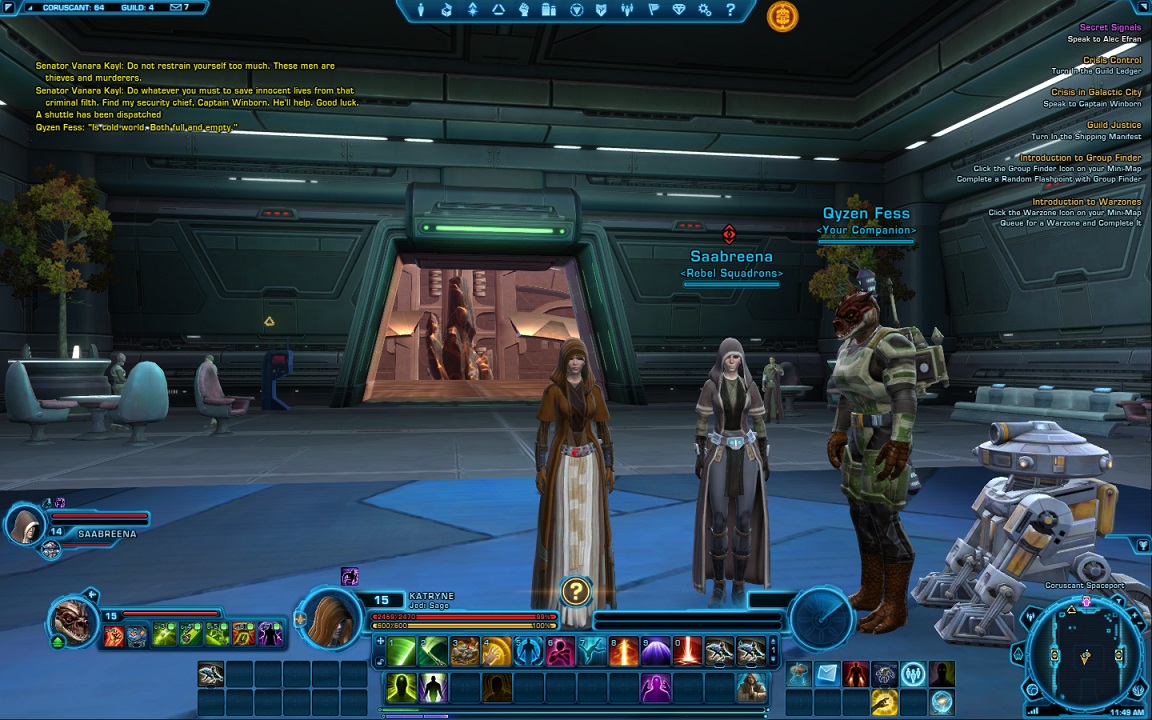Use the red flame pillar ability in slot 8
The width and height of the screenshot is (1152, 720).
point(624,652)
